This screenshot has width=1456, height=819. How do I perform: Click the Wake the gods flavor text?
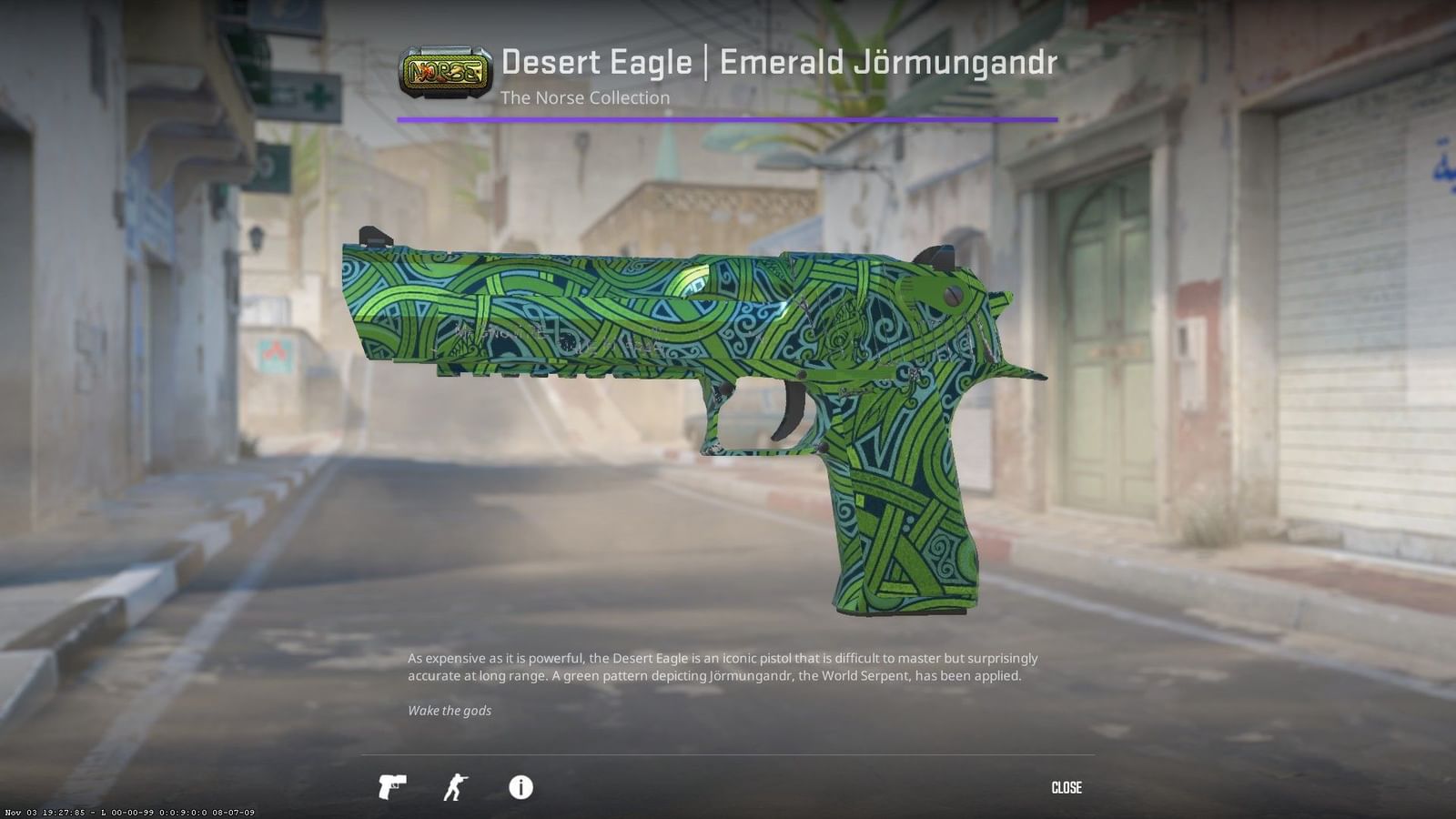[x=450, y=711]
